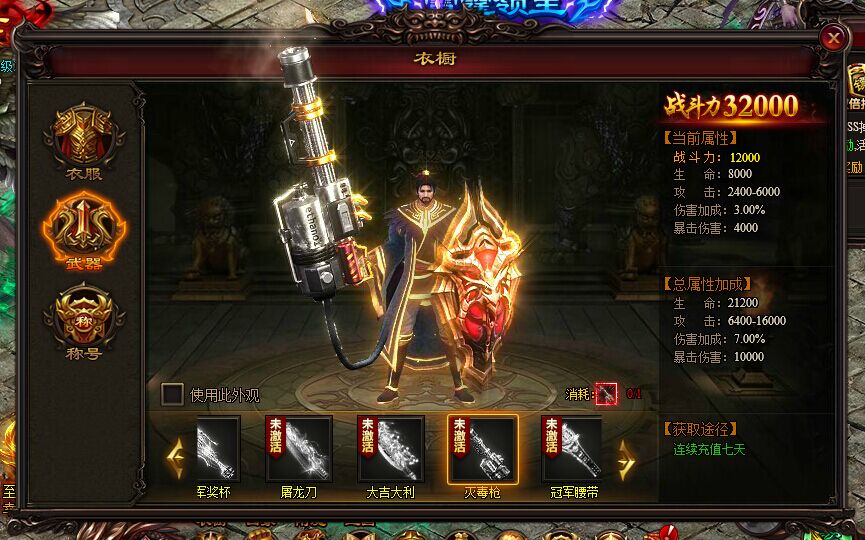
Task: Click the right arrow of skin list
Action: point(627,459)
